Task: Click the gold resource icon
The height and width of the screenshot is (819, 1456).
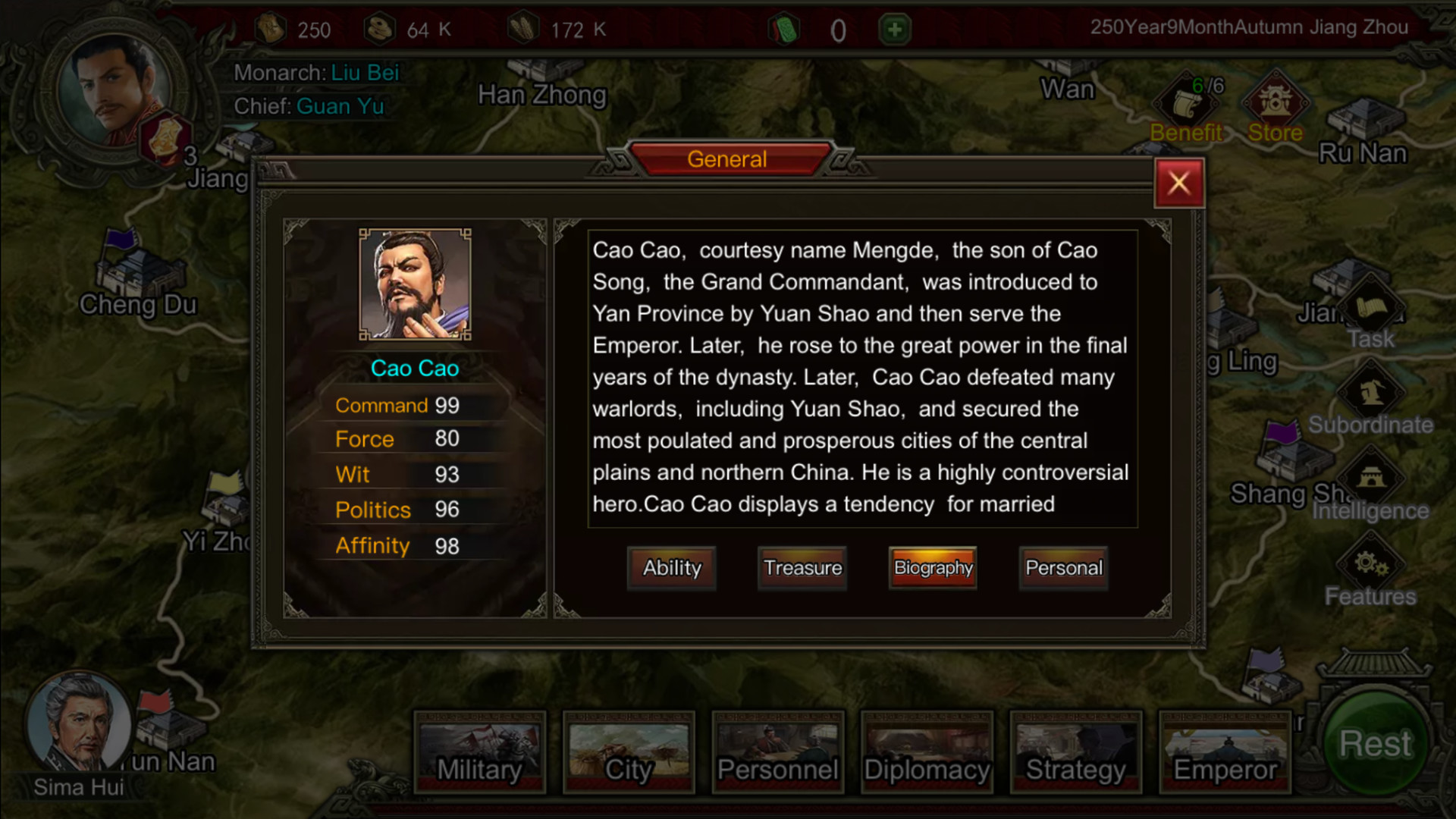Action: [270, 27]
